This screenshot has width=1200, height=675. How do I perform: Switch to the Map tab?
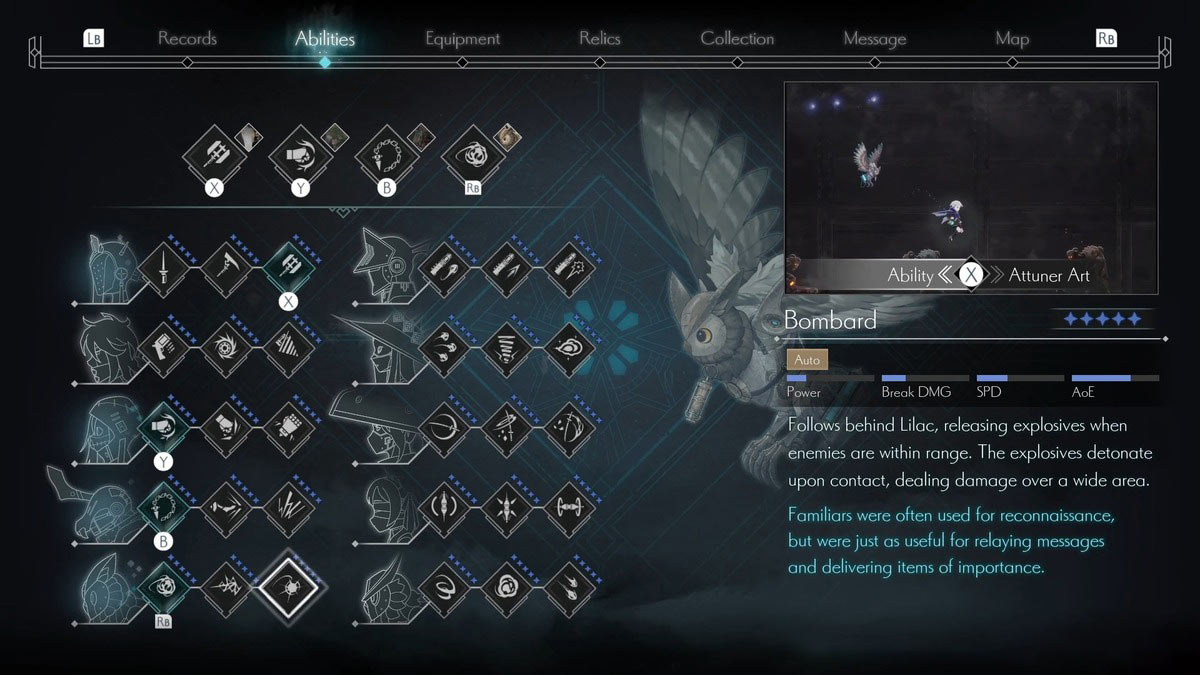click(1012, 39)
